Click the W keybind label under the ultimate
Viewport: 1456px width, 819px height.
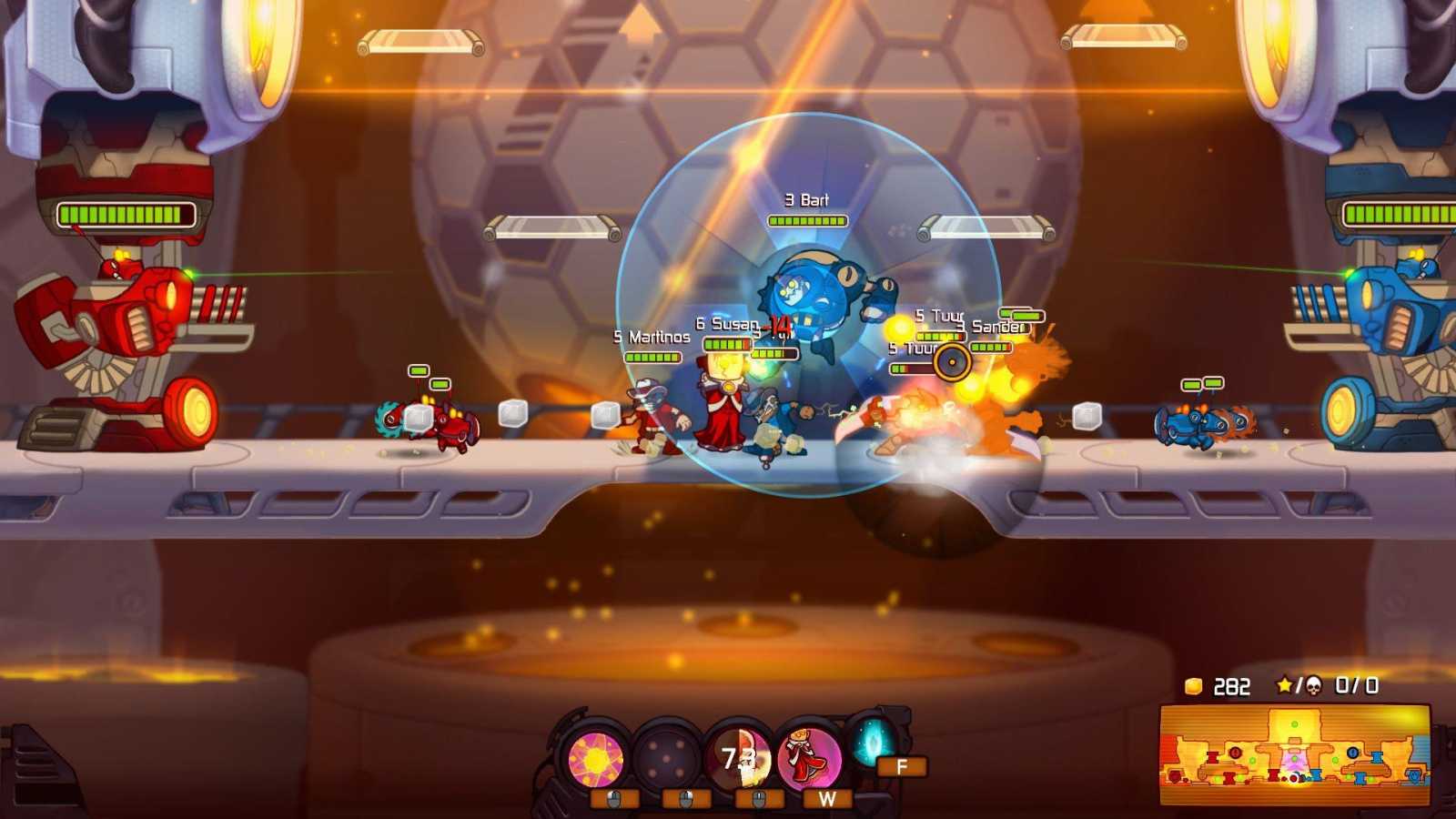(827, 798)
